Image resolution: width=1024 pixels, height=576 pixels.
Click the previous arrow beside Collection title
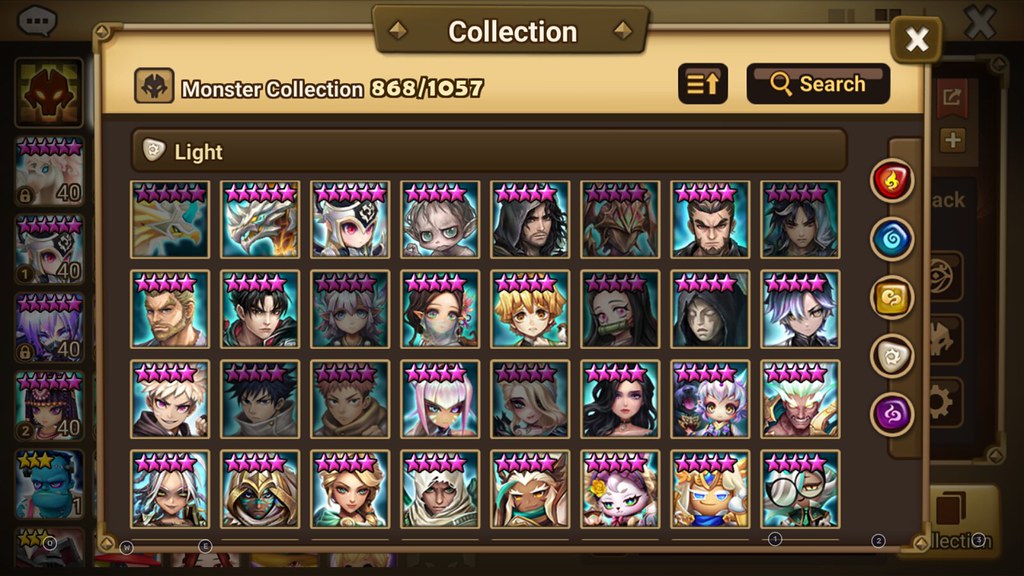click(x=398, y=31)
